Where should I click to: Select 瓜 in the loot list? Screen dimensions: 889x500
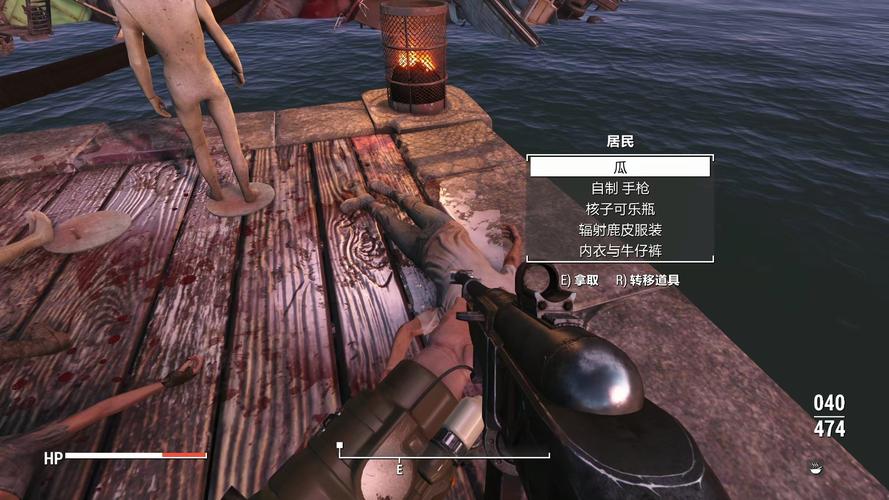(620, 167)
